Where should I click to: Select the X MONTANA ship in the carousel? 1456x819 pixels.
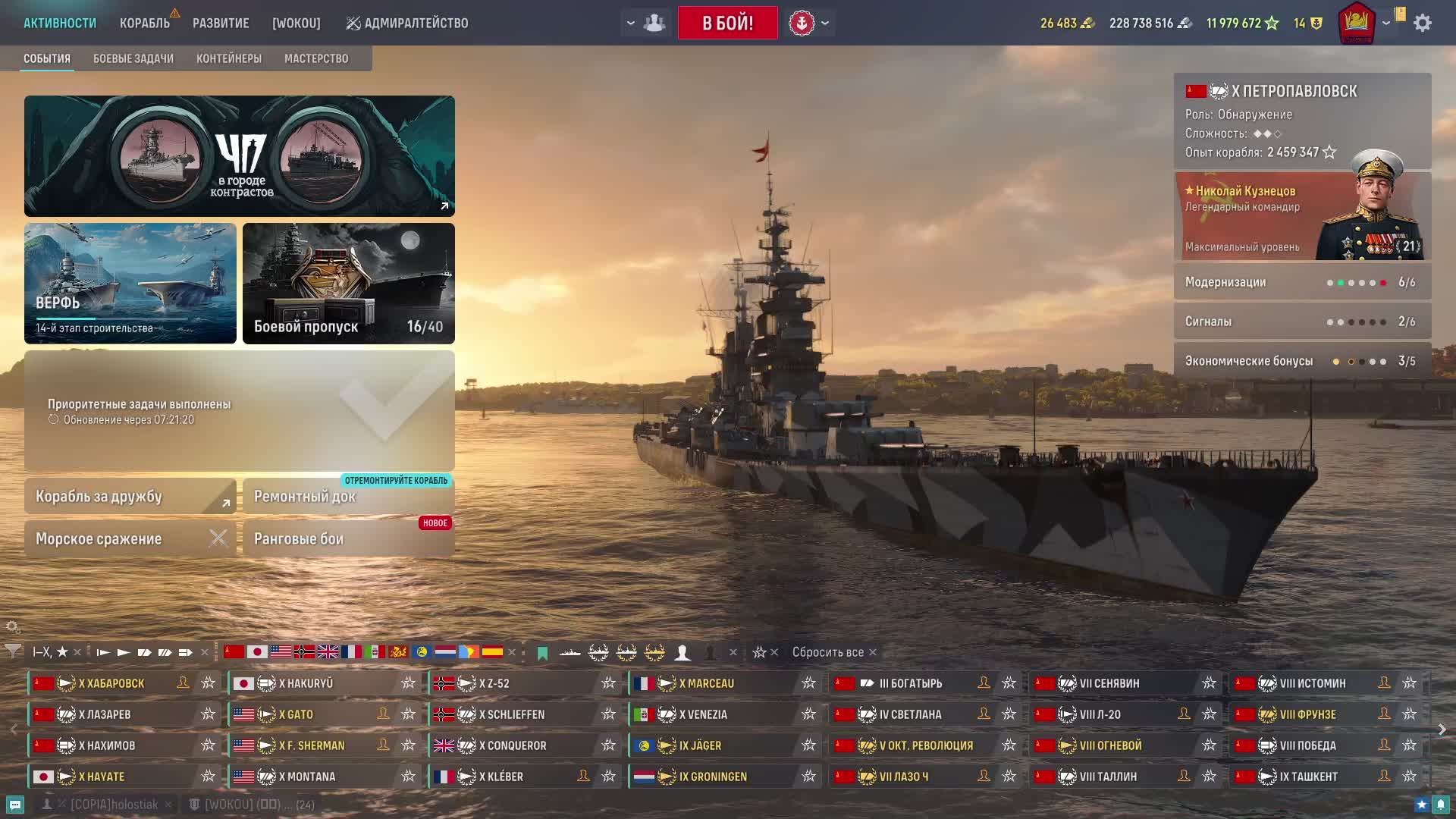(x=311, y=777)
